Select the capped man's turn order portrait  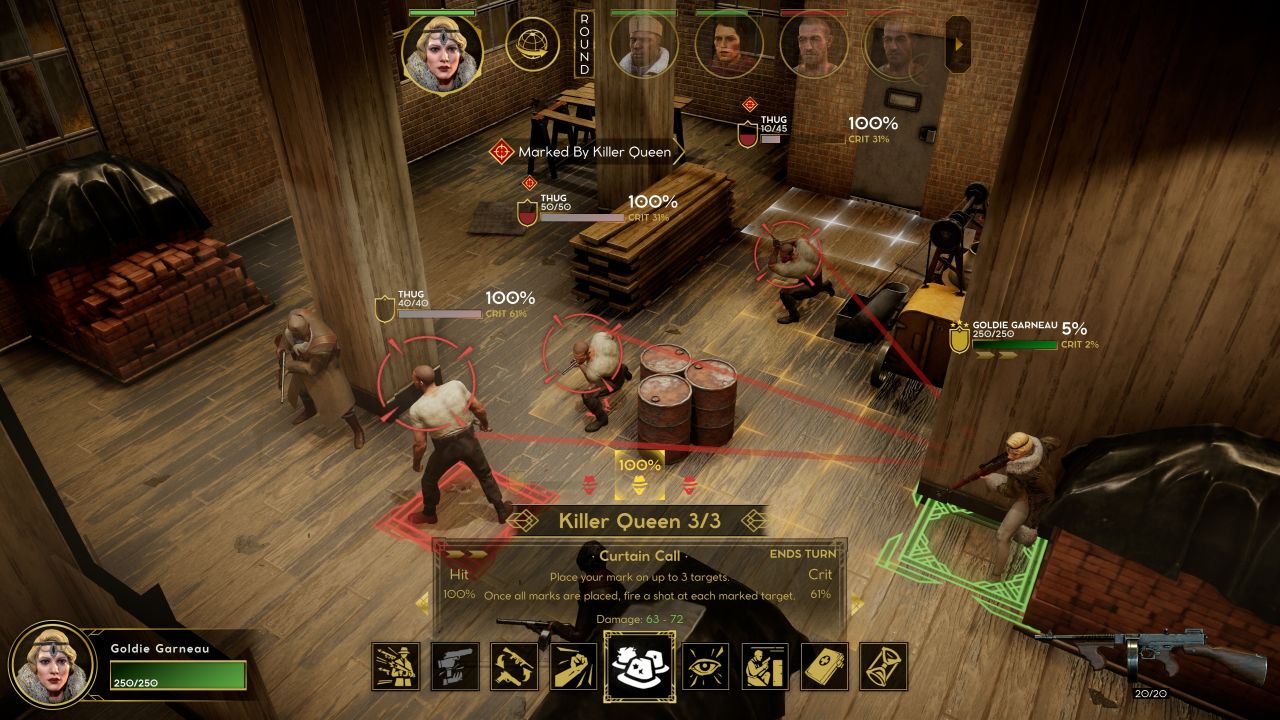pyautogui.click(x=643, y=45)
